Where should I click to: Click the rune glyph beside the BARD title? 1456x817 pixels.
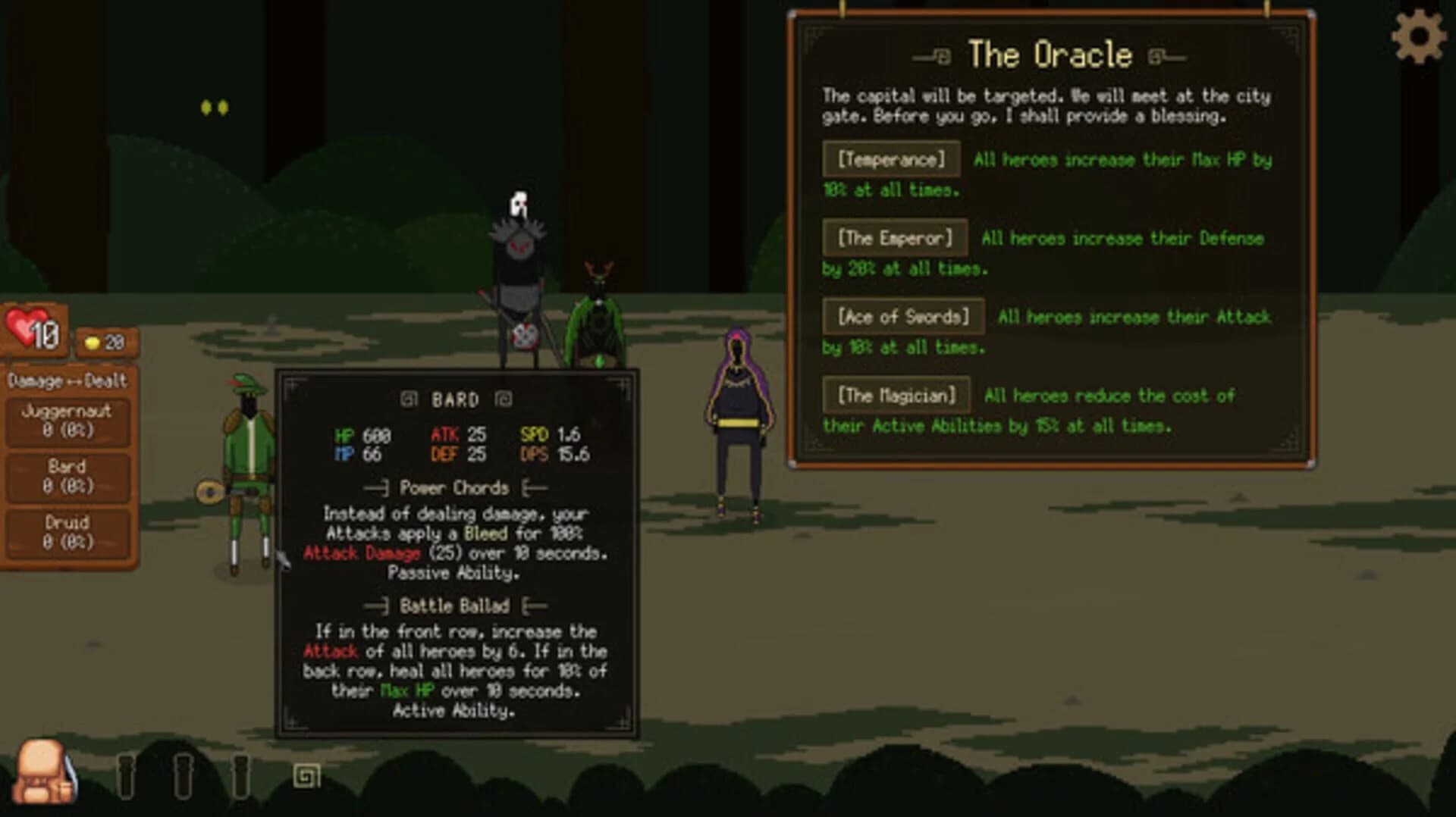[x=409, y=399]
